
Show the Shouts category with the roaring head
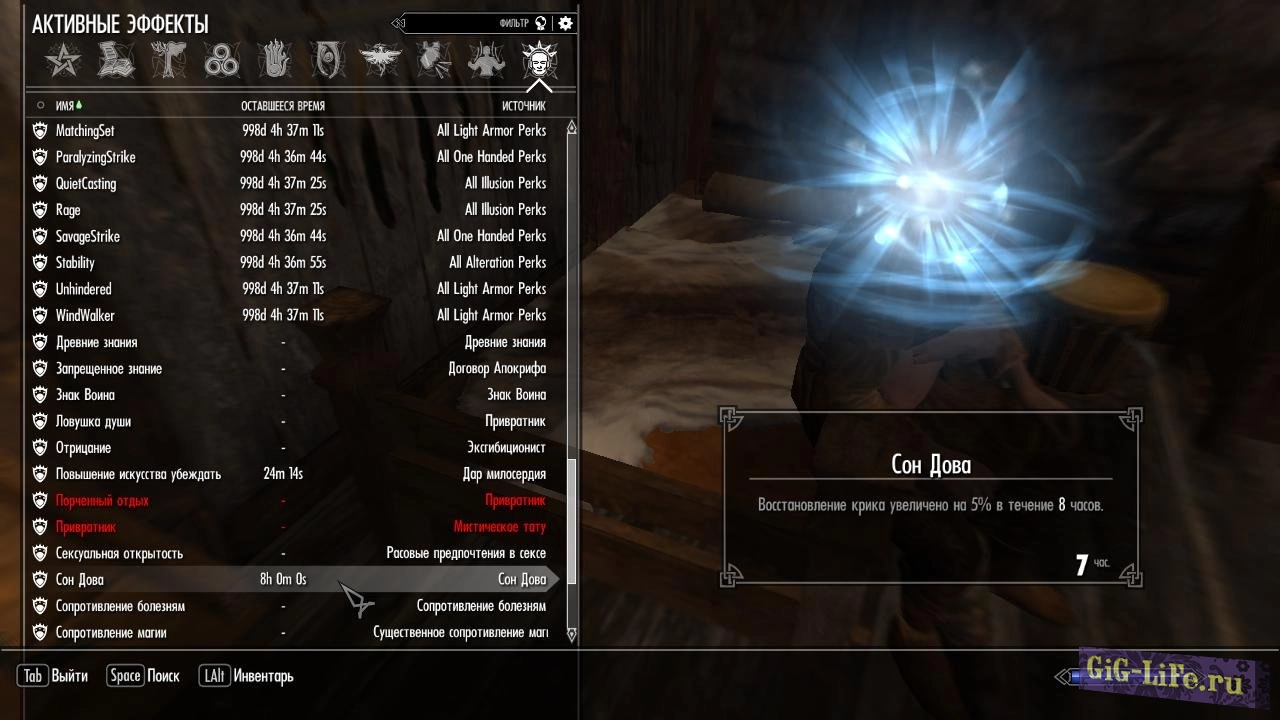[433, 61]
